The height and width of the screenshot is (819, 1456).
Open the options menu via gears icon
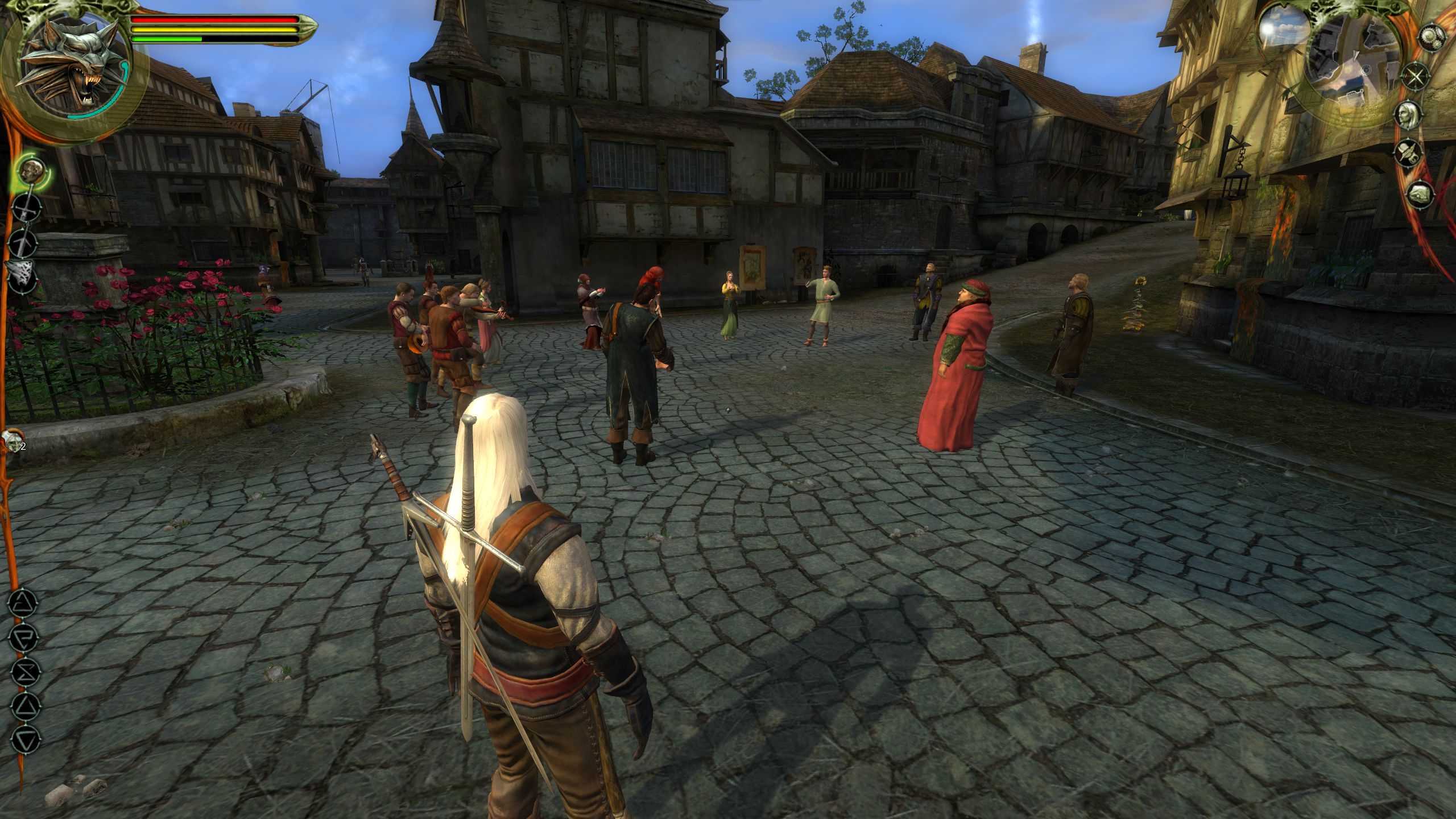pos(1432,36)
